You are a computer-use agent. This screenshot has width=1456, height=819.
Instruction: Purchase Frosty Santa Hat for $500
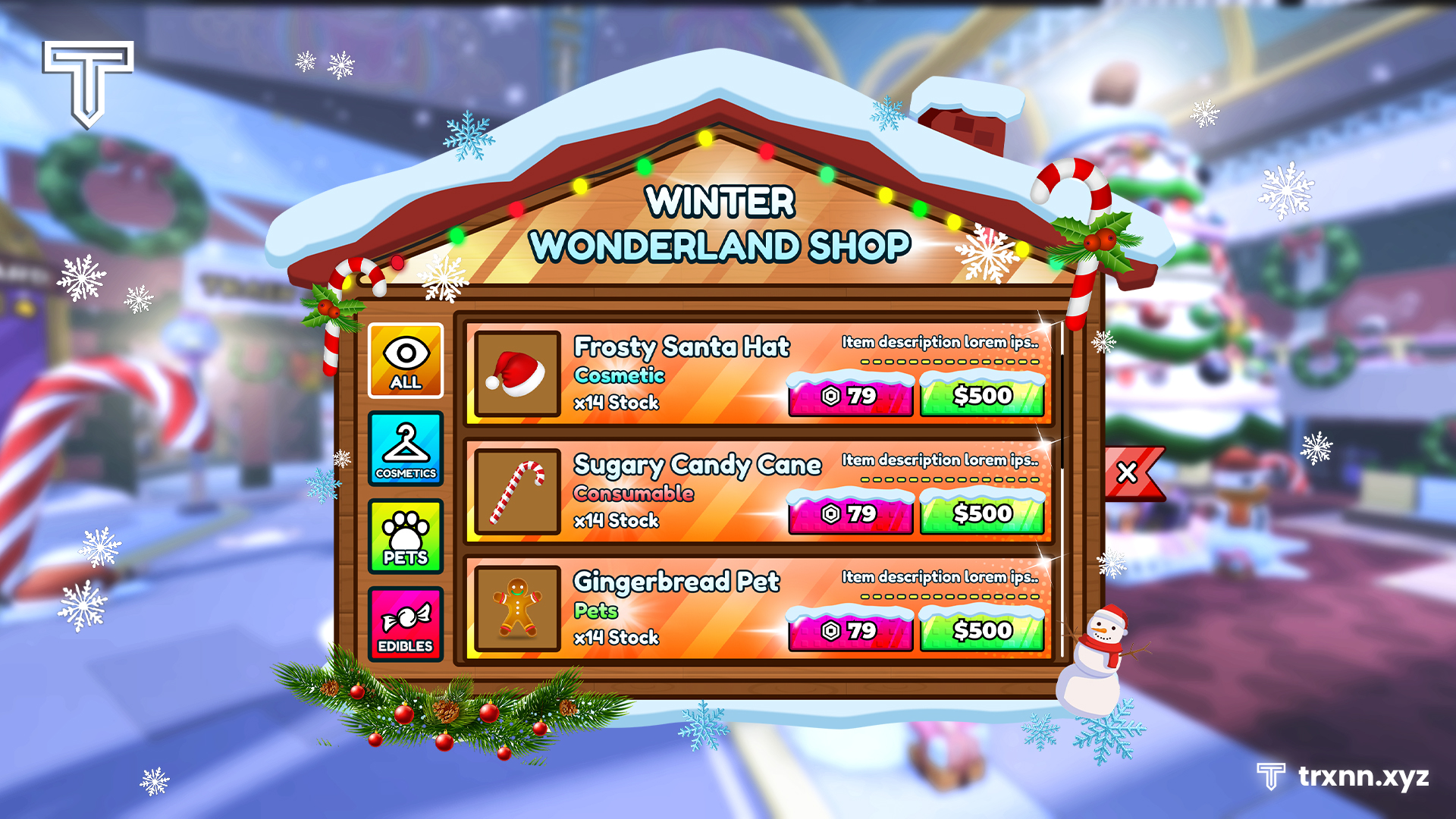983,396
